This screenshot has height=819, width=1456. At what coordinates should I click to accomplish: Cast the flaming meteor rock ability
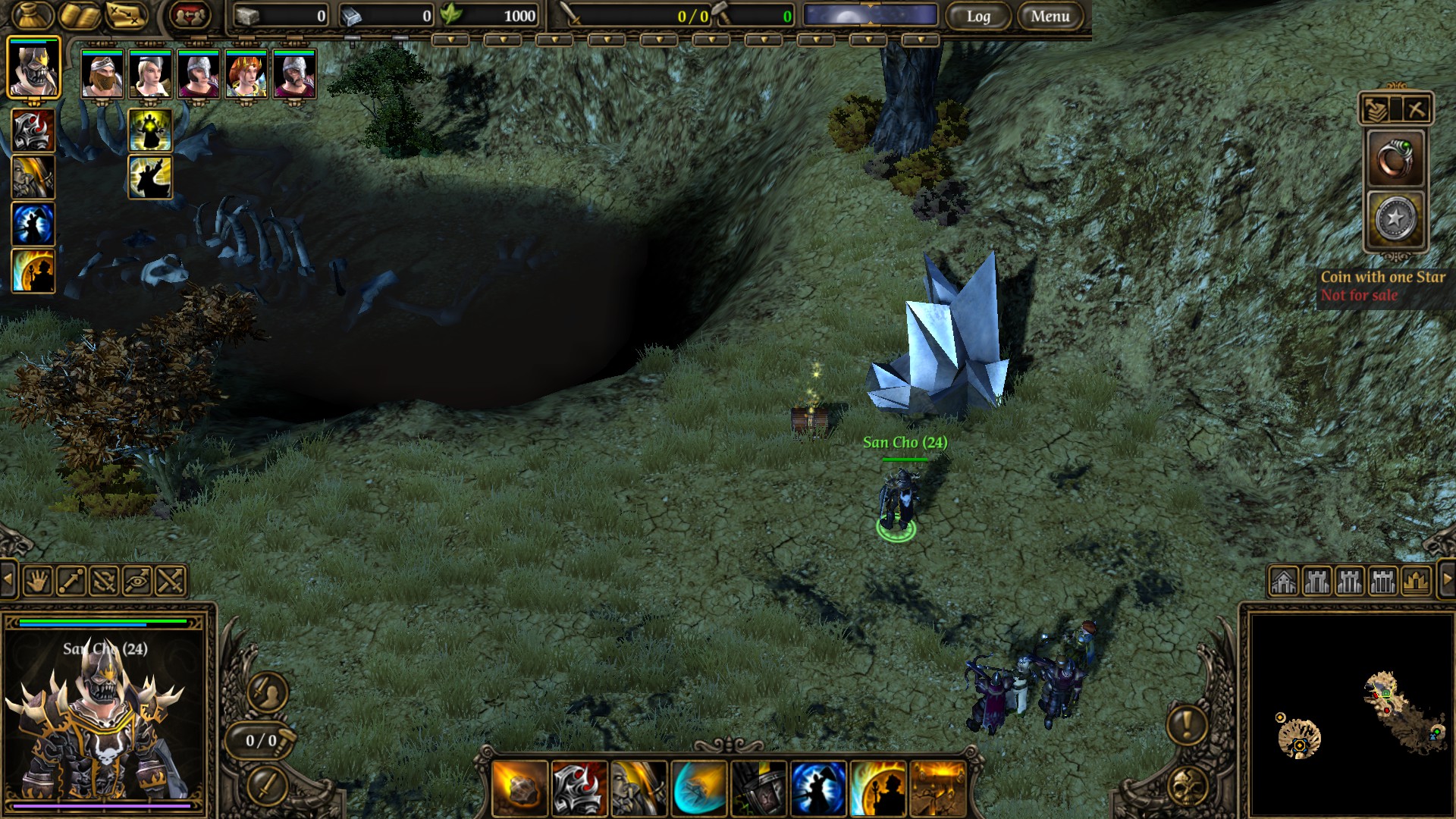pos(519,789)
